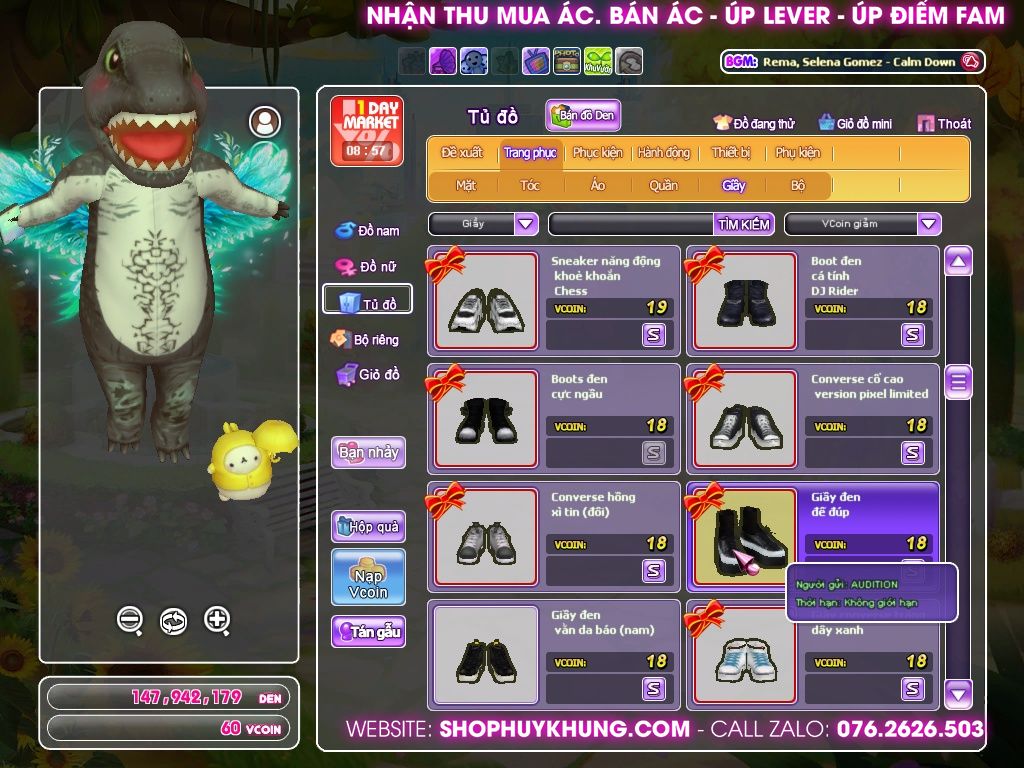This screenshot has width=1024, height=768.
Task: Switch to the Hành động tab
Action: tap(663, 153)
